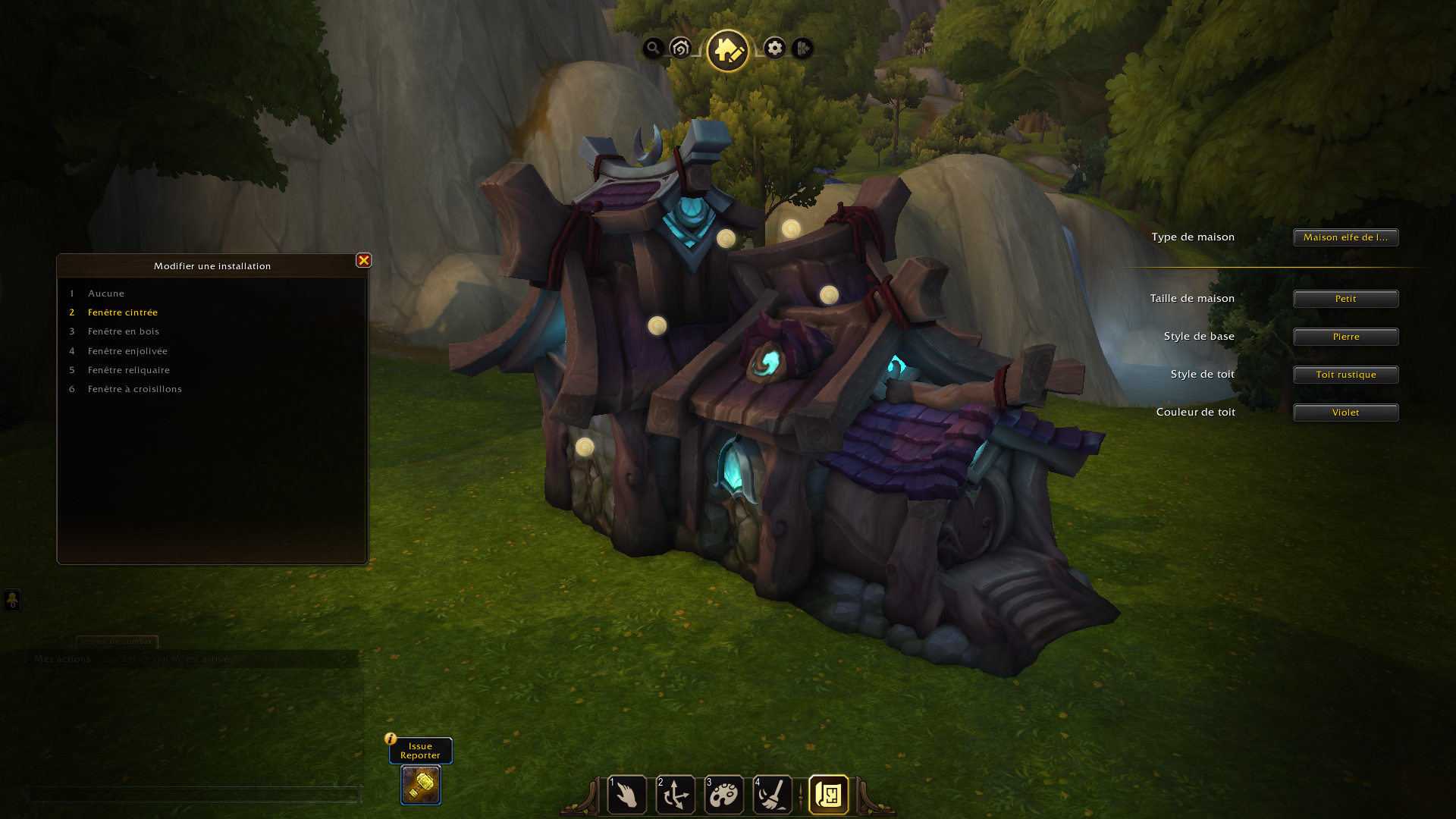This screenshot has height=819, width=1456.
Task: Exit editor via the door arrow icon
Action: pyautogui.click(x=802, y=49)
